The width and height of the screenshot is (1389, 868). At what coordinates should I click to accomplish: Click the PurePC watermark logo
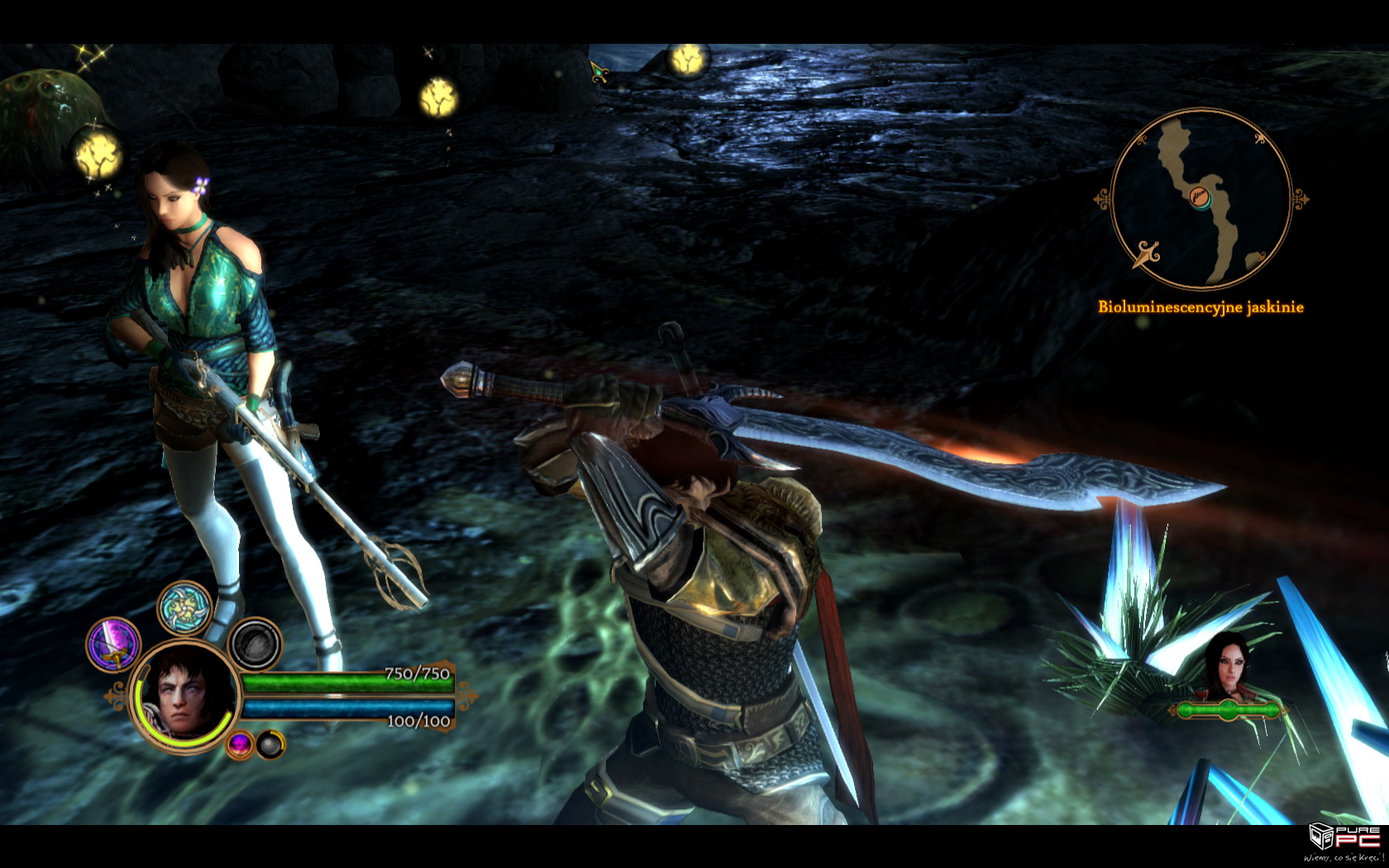pos(1345,840)
